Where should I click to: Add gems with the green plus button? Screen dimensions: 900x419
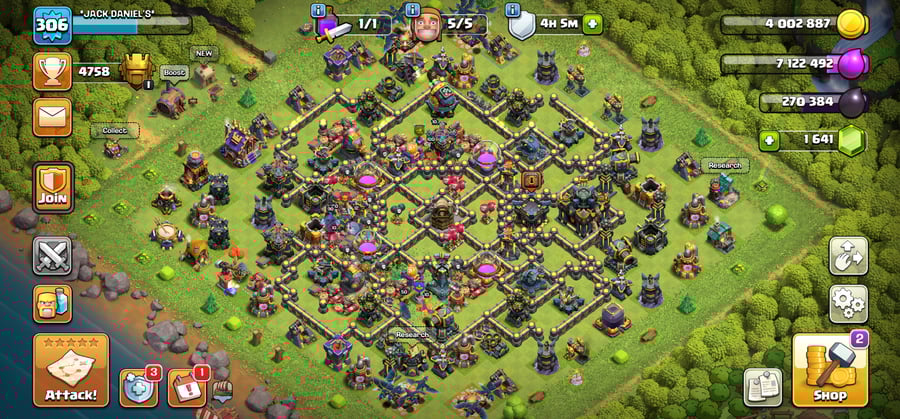(769, 140)
